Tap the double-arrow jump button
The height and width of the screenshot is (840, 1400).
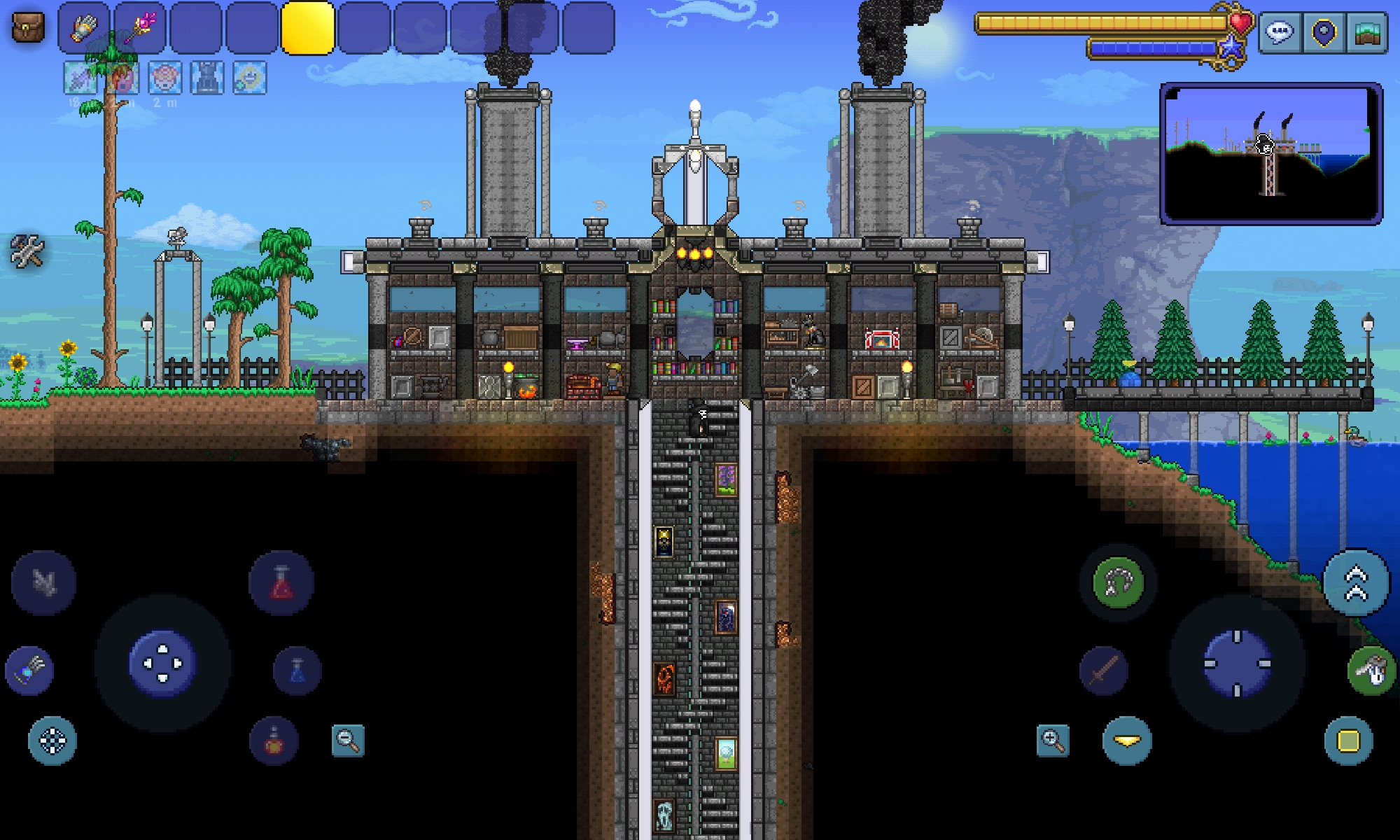[x=1356, y=582]
